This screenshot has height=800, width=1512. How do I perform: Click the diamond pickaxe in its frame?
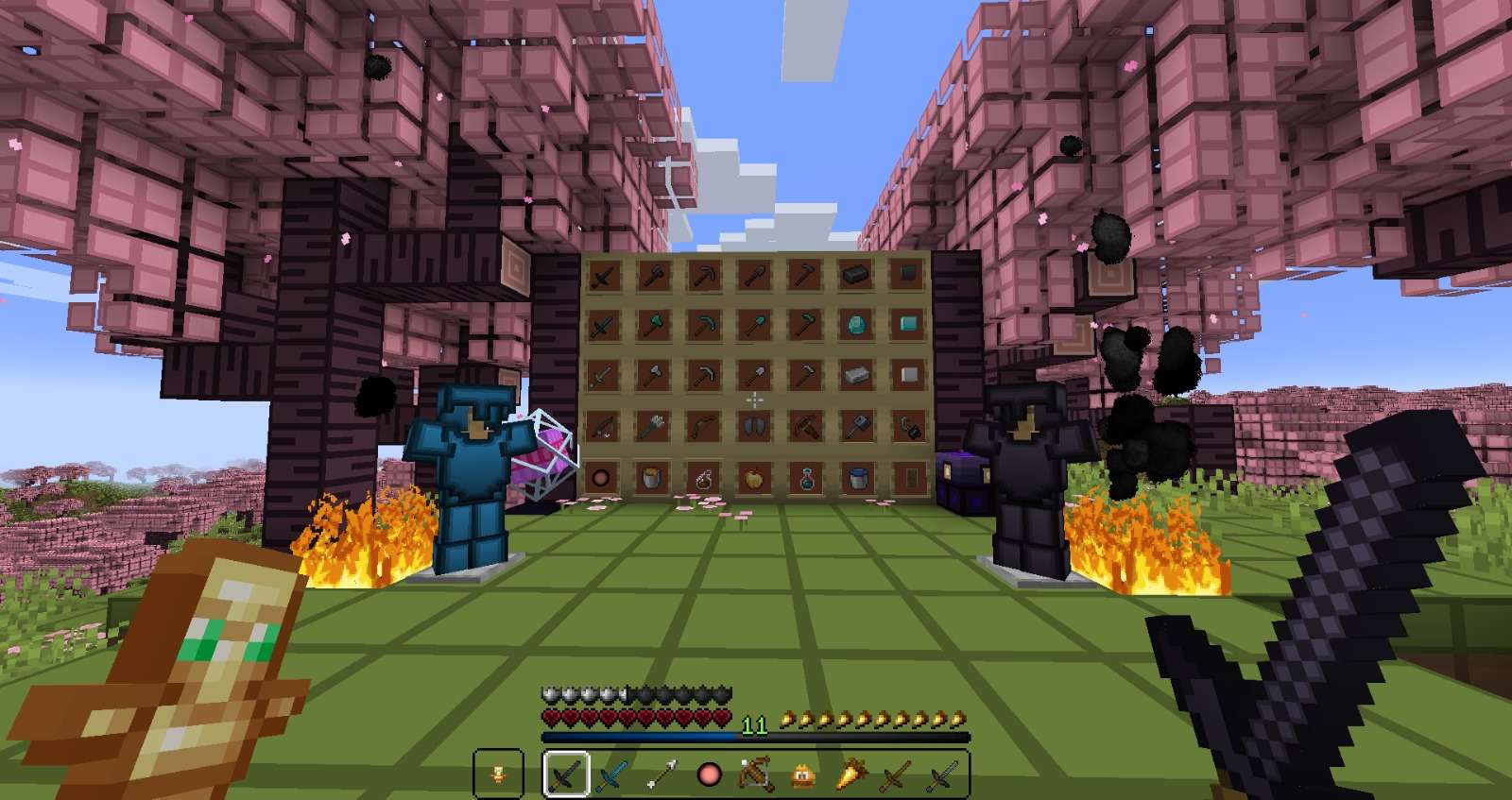tap(704, 324)
